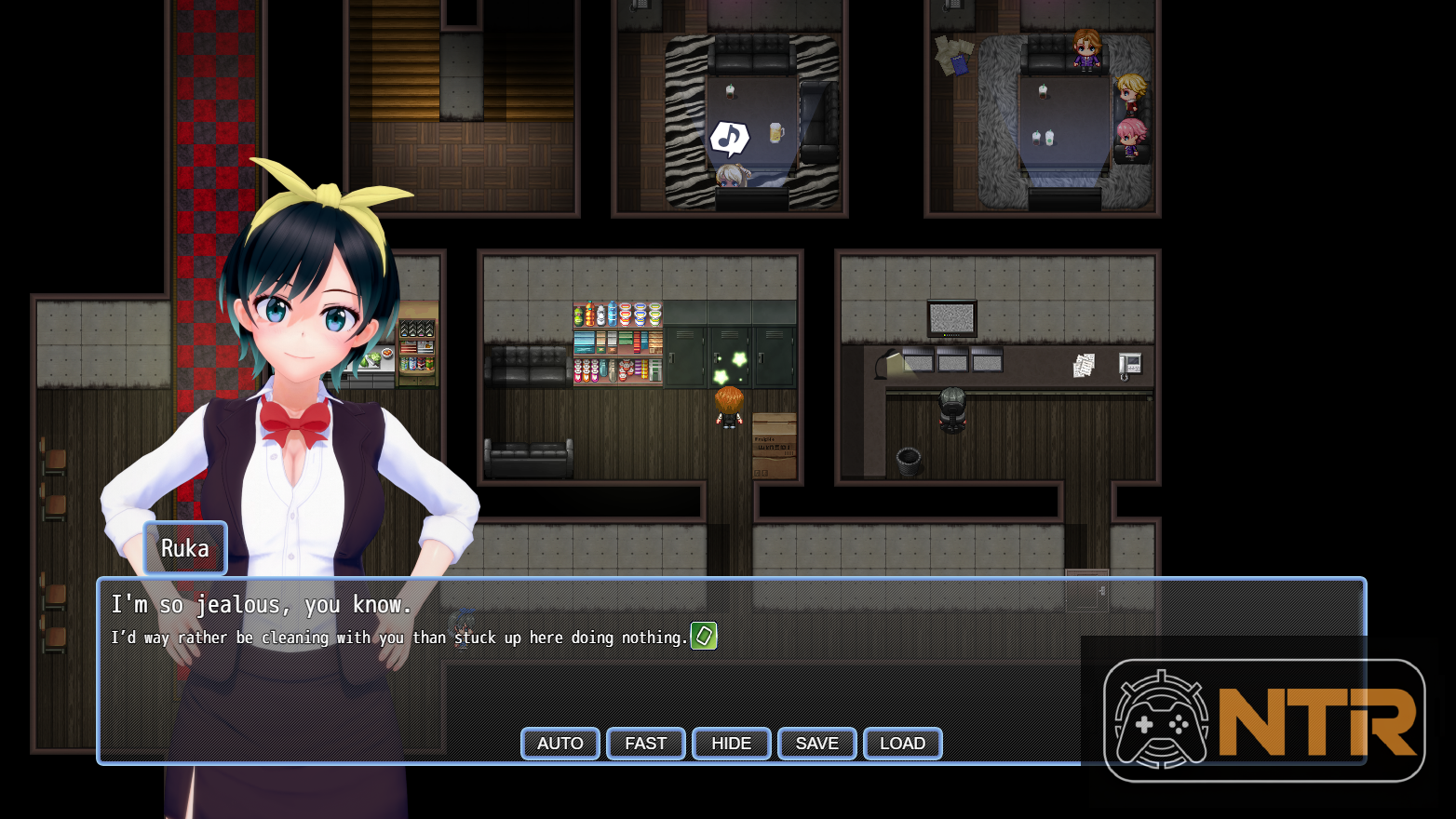Select the orange-haired player character sprite
The height and width of the screenshot is (819, 1456).
tap(730, 409)
